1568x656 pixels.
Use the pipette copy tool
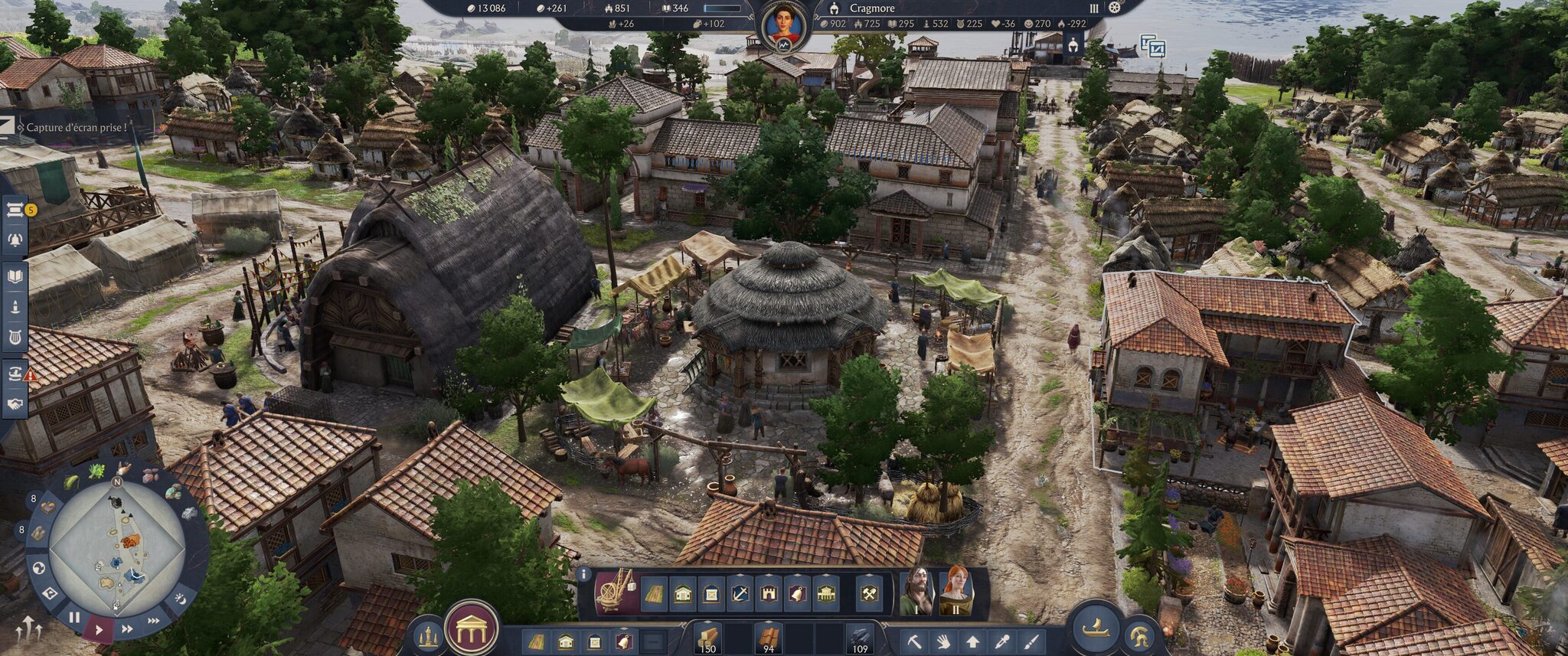(1001, 641)
